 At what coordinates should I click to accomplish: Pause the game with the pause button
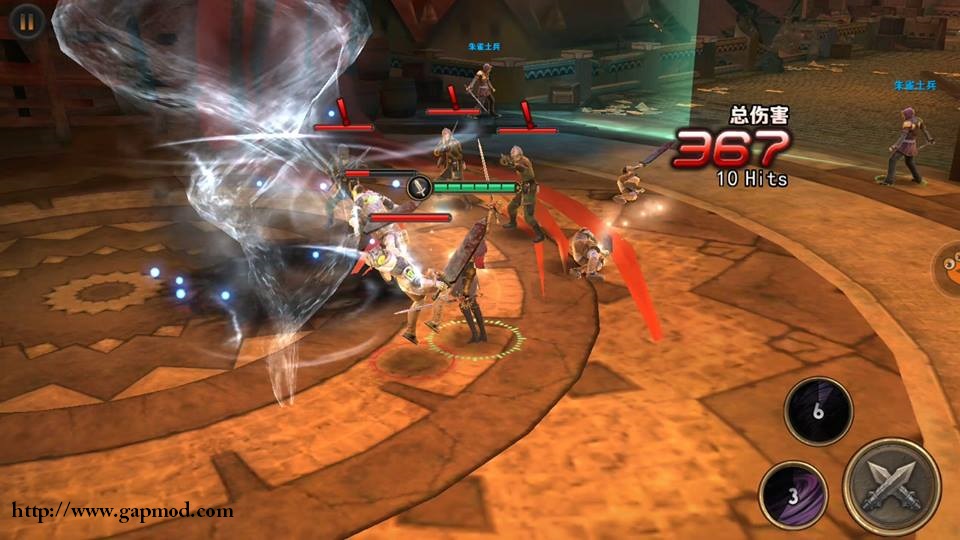pos(27,19)
